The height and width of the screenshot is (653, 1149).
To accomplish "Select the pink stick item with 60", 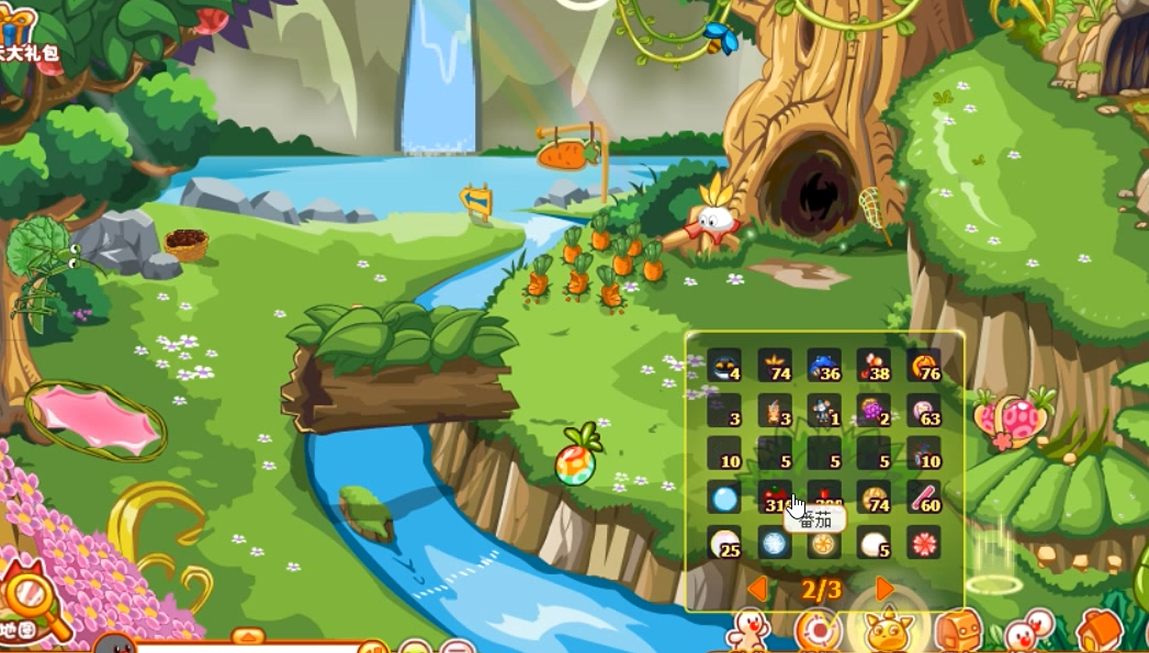I will pyautogui.click(x=923, y=497).
